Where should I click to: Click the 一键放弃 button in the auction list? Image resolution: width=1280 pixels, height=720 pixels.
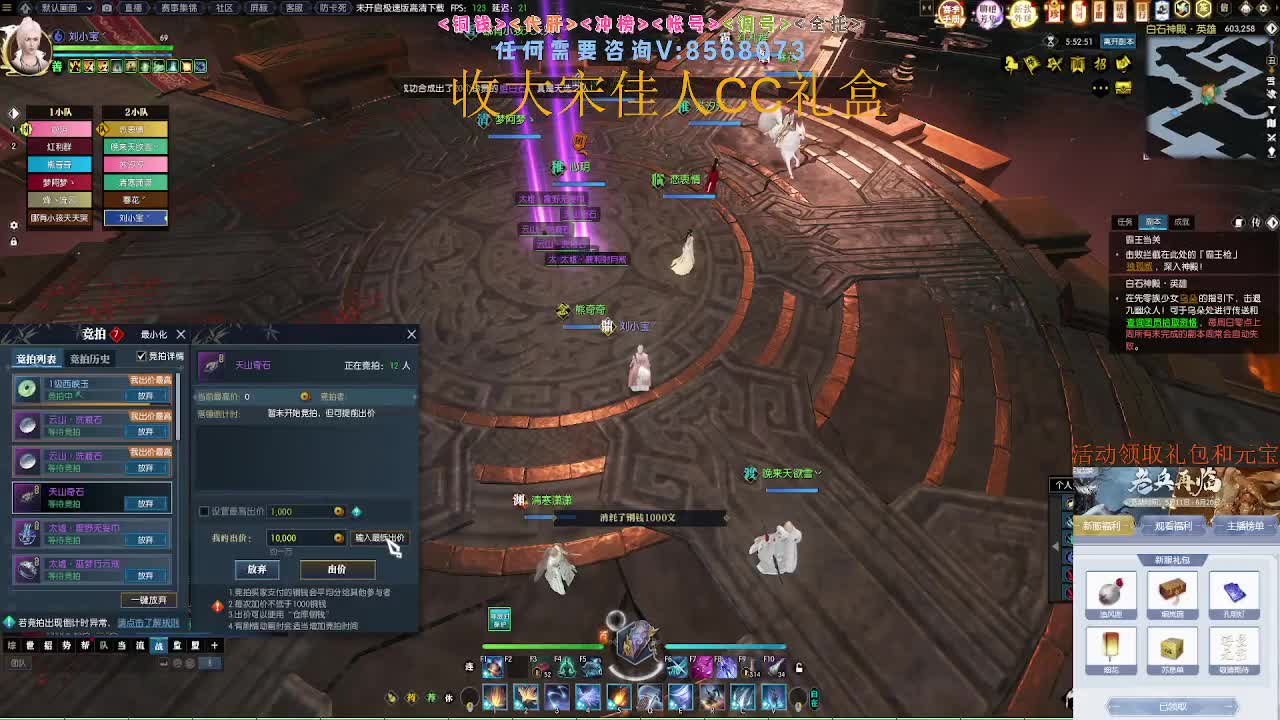tap(148, 598)
